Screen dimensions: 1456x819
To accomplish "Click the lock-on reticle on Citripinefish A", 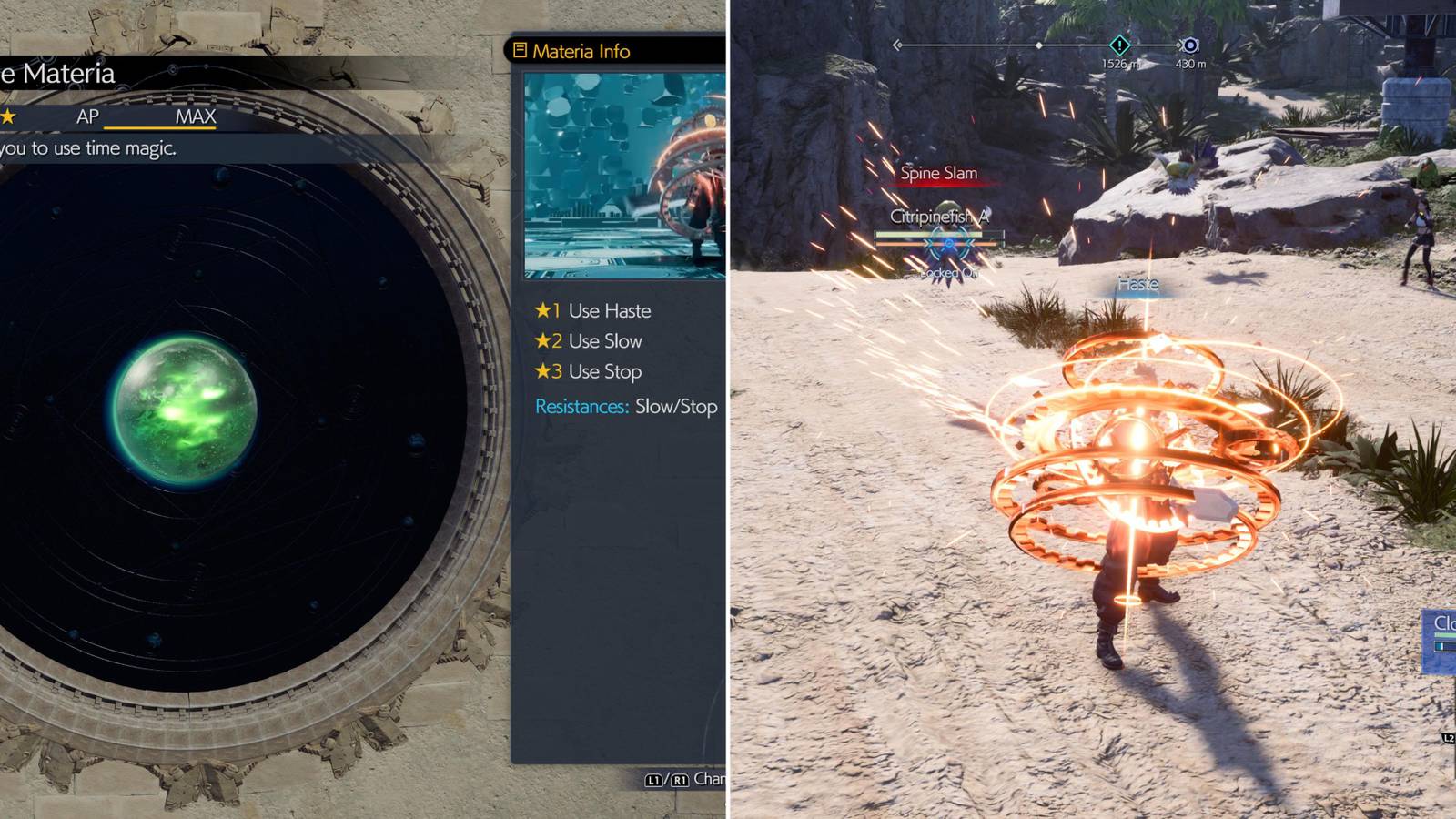I will pos(949,243).
